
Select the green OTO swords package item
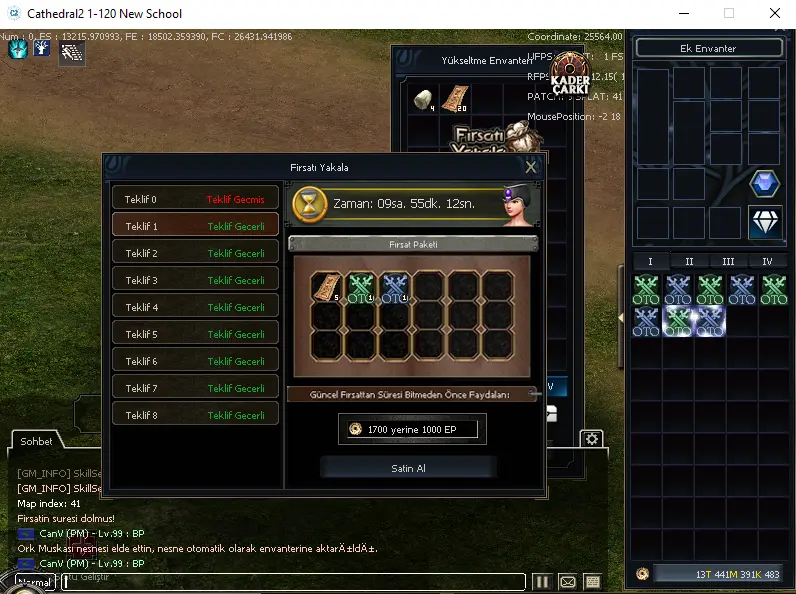click(361, 288)
